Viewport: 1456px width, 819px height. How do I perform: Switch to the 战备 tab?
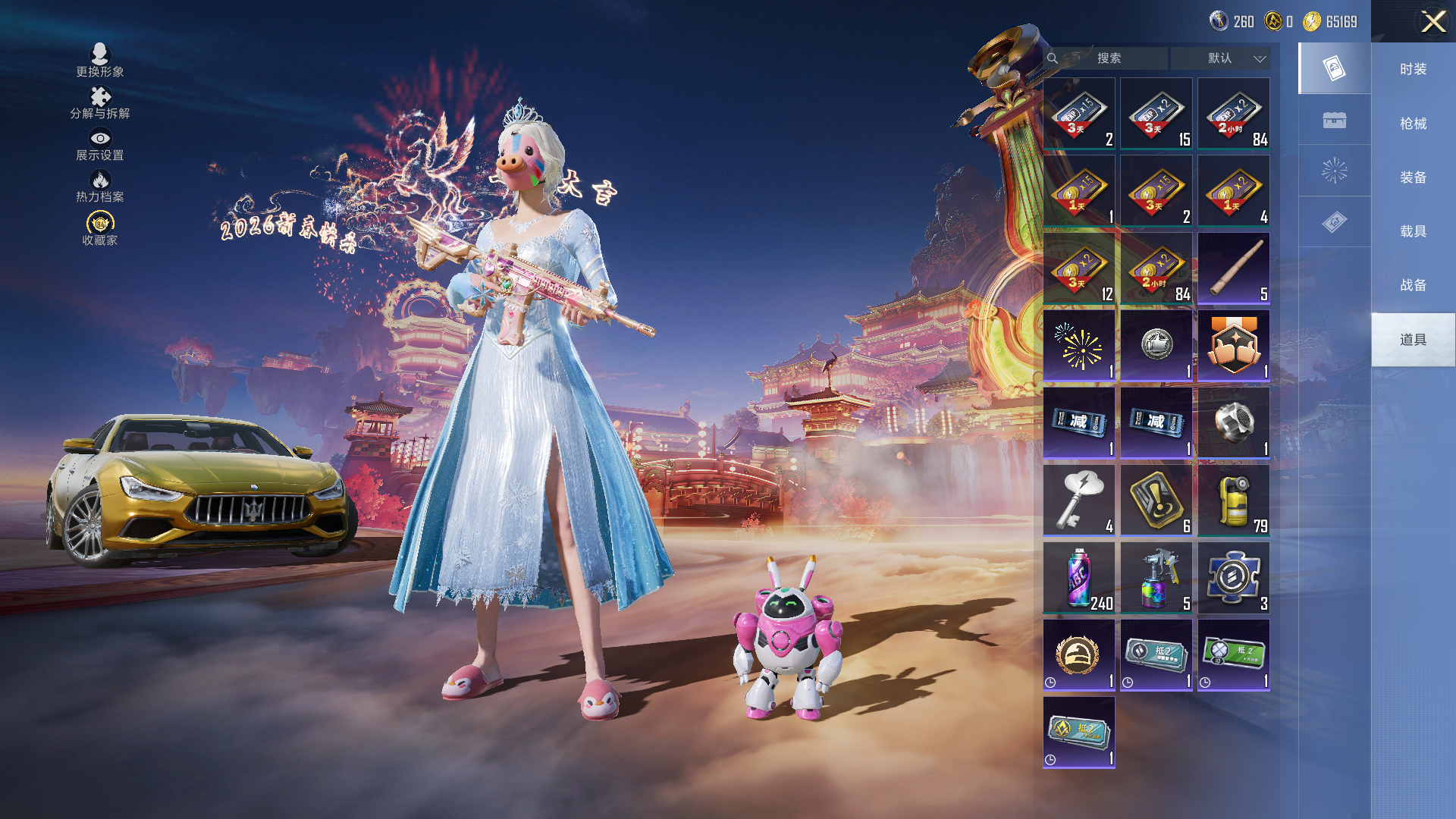point(1413,285)
